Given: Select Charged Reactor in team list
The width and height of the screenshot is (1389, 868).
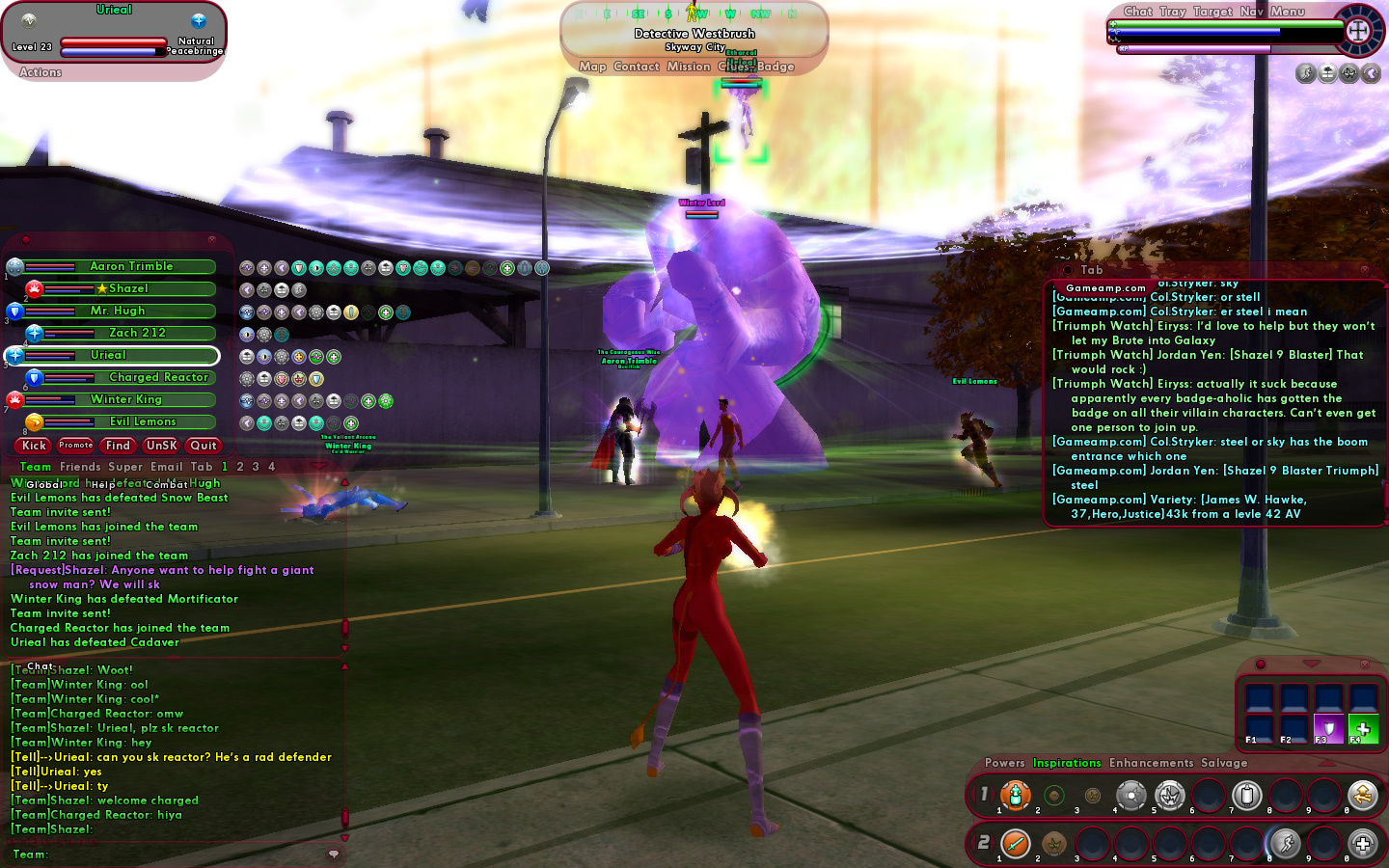Looking at the screenshot, I should 158,377.
